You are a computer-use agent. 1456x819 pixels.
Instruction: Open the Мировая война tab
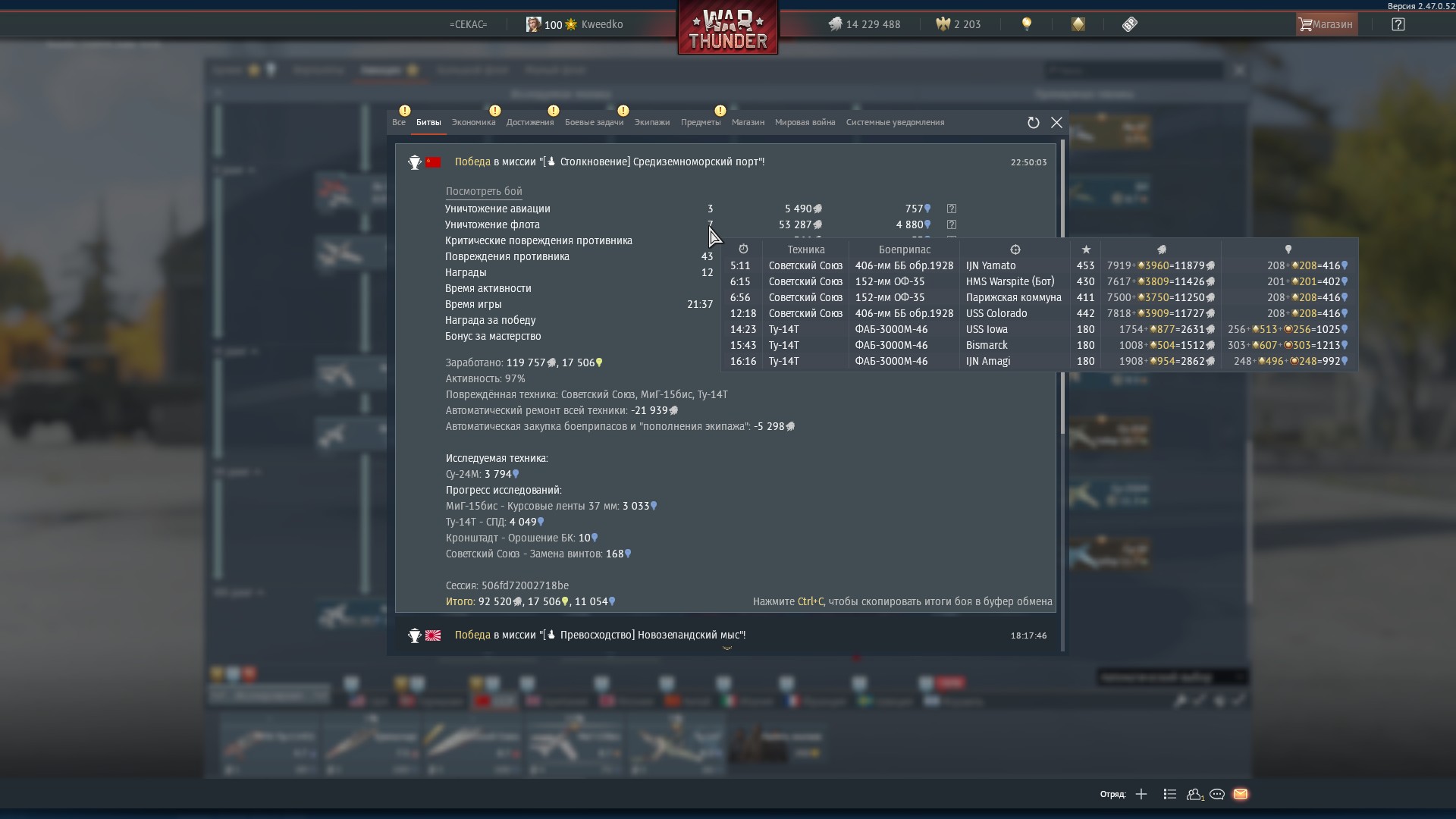[x=805, y=122]
